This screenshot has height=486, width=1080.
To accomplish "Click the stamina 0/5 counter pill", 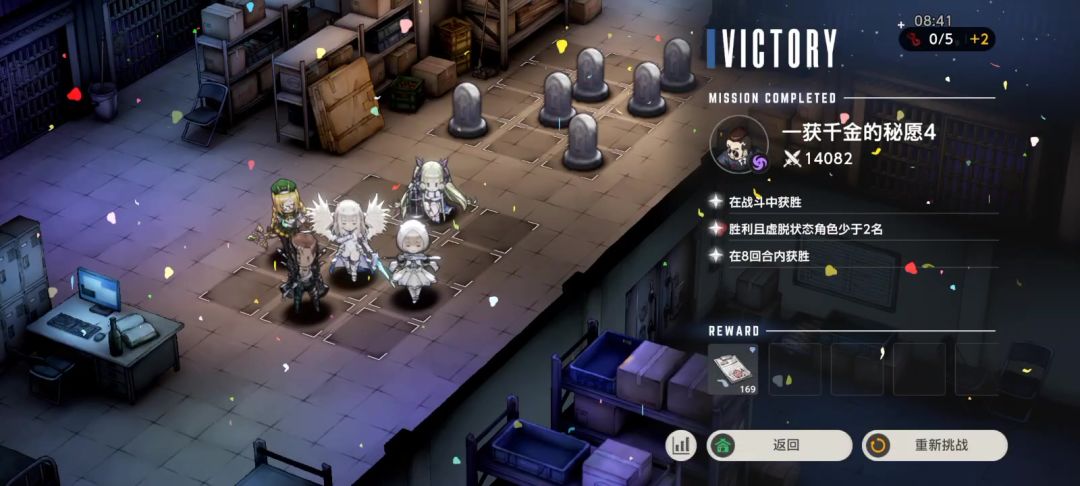I will 930,40.
